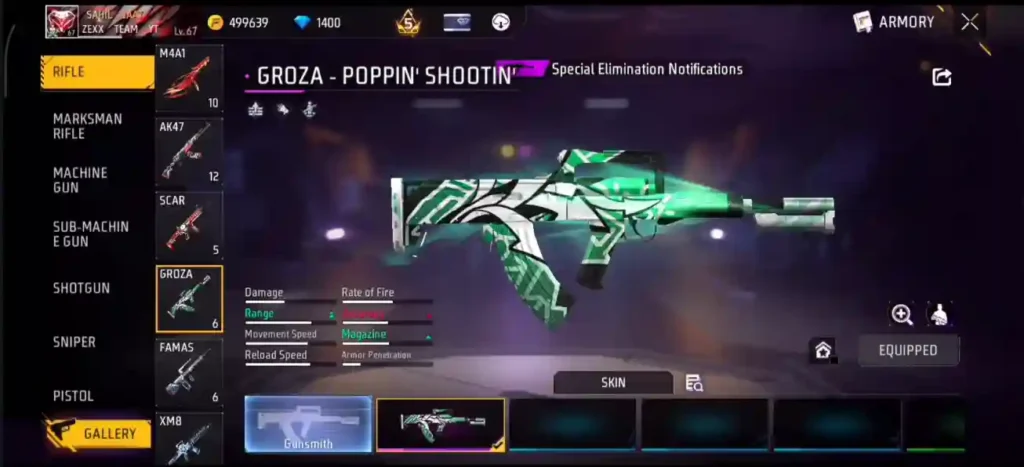Close the Armory screen
The image size is (1024, 467).
point(969,22)
